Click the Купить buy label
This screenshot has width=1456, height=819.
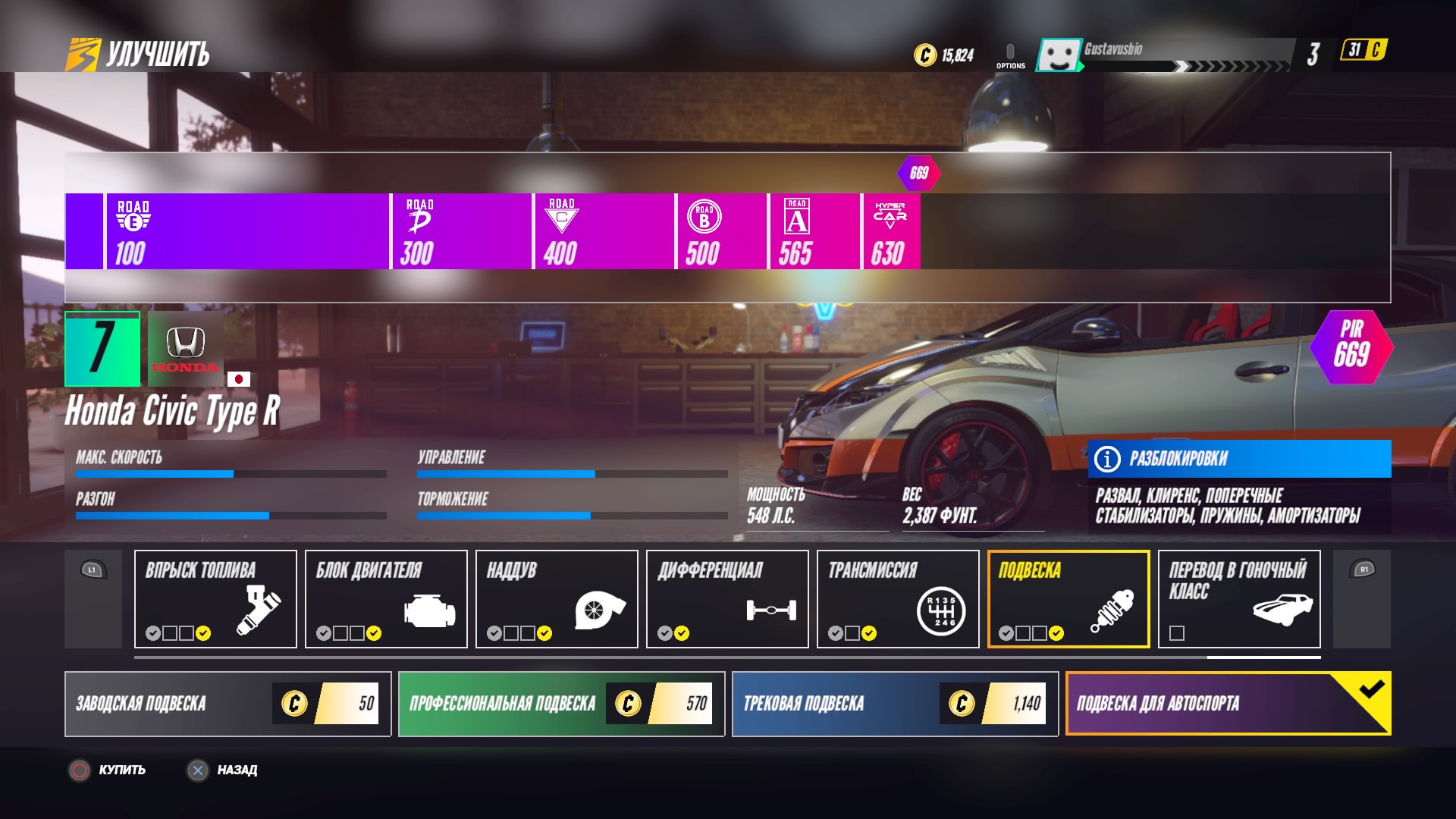[x=121, y=770]
